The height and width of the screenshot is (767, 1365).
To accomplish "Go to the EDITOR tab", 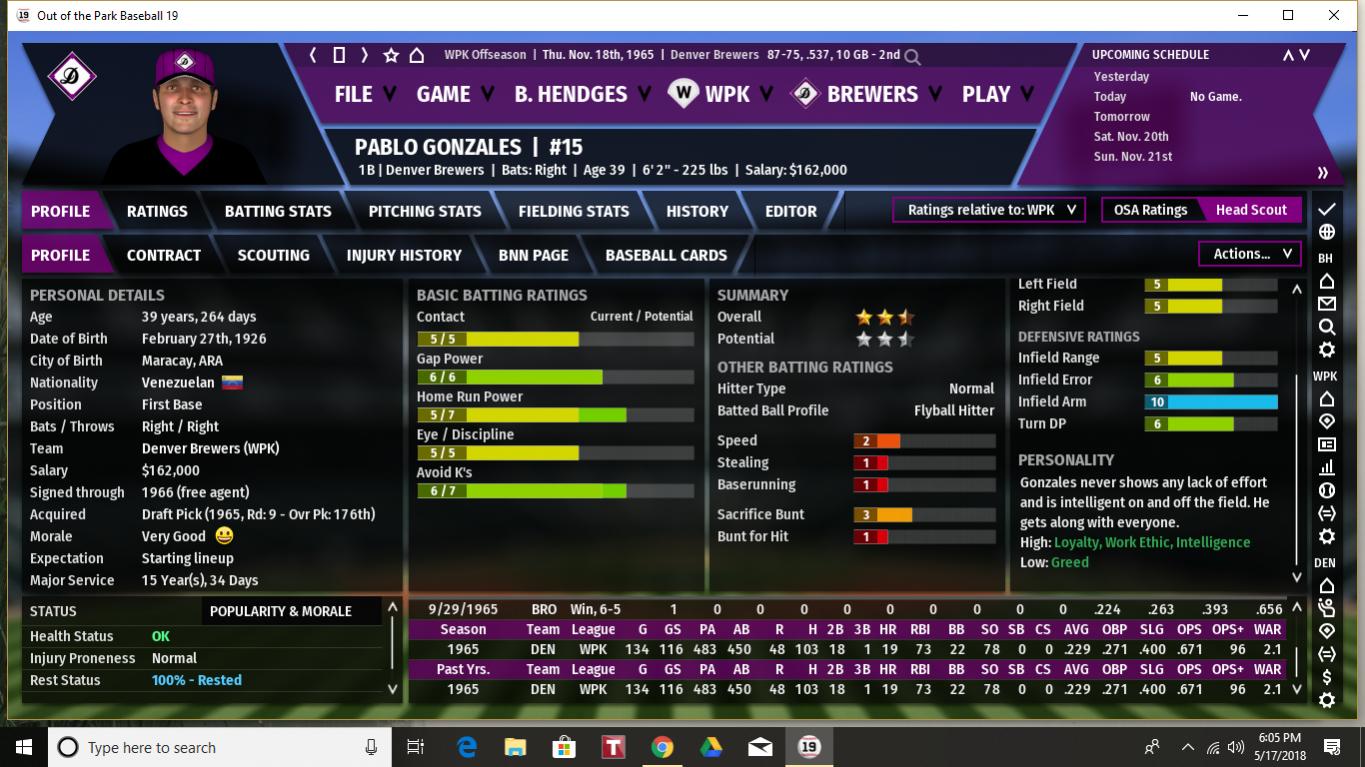I will pyautogui.click(x=791, y=211).
